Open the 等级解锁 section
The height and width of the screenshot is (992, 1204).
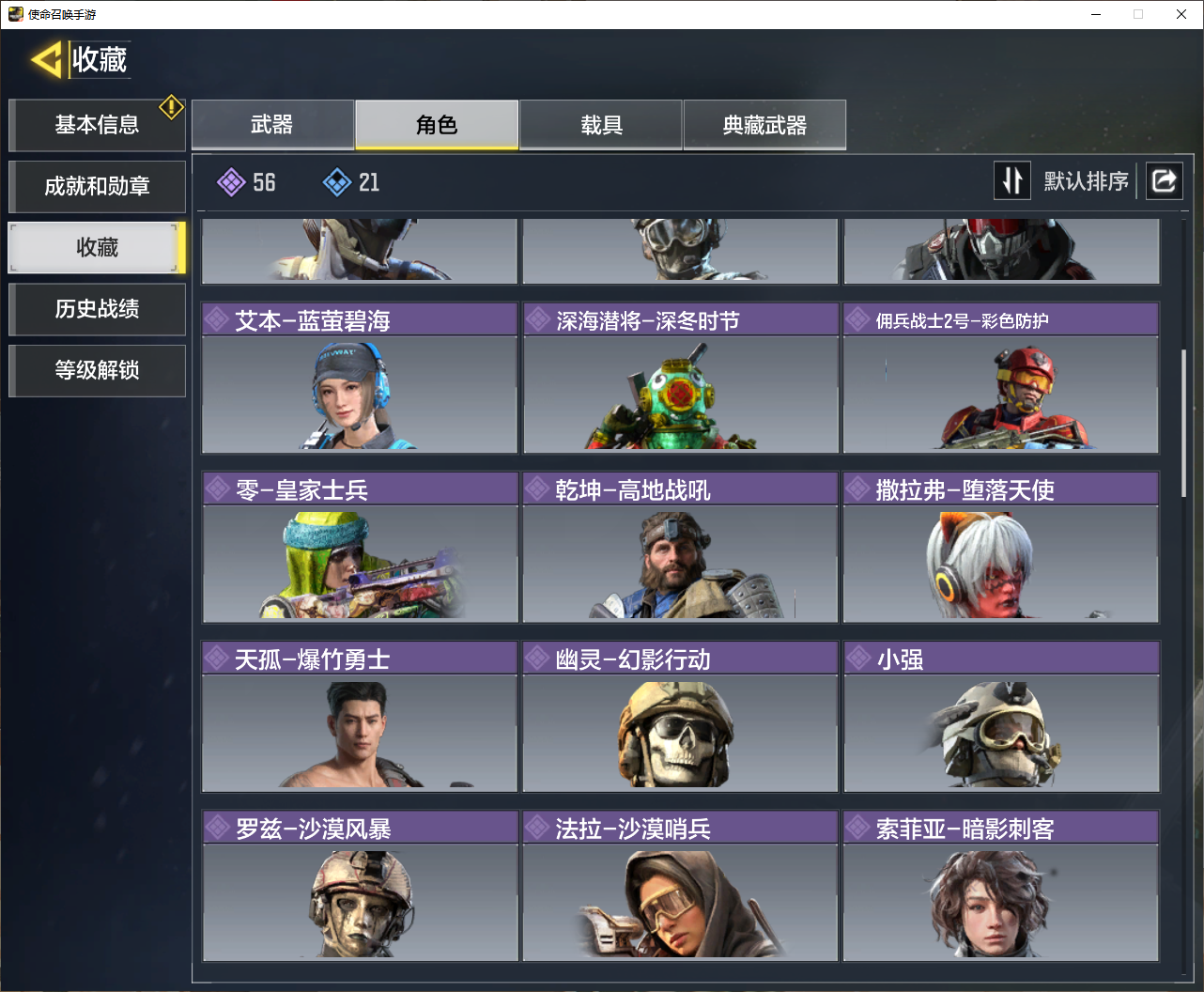tap(97, 370)
